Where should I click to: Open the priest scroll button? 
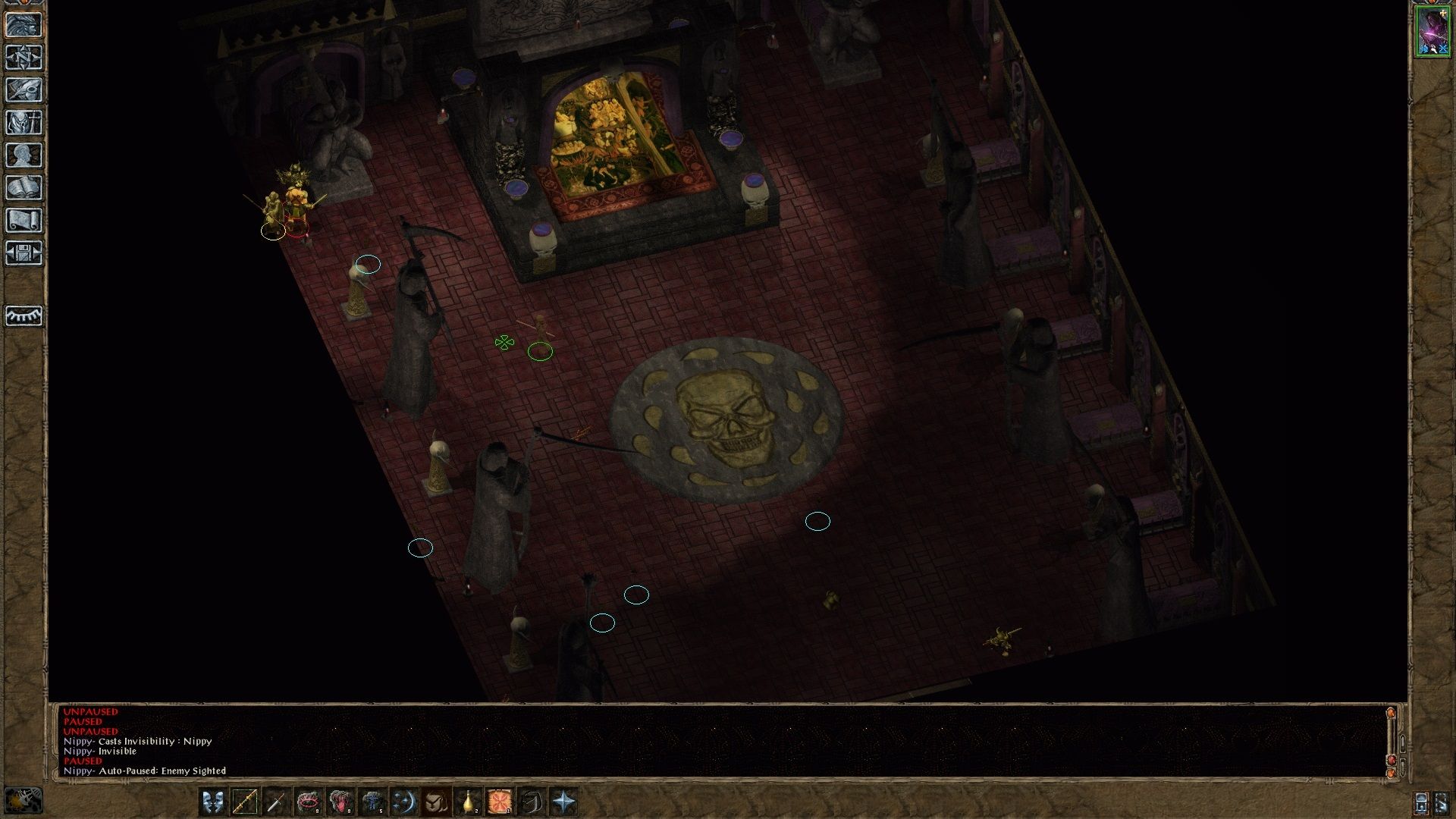24,220
